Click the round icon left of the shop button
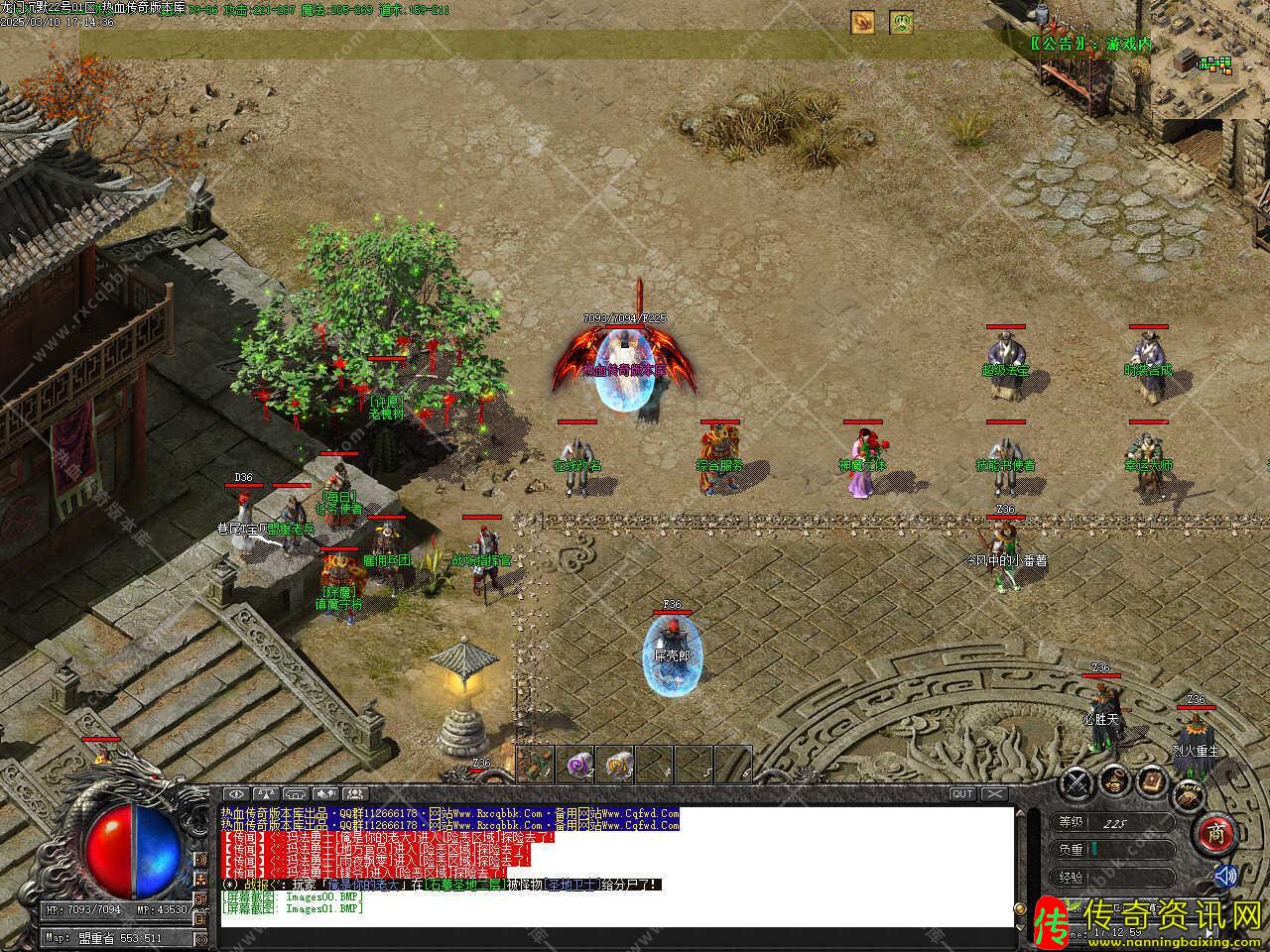 pos(1187,793)
